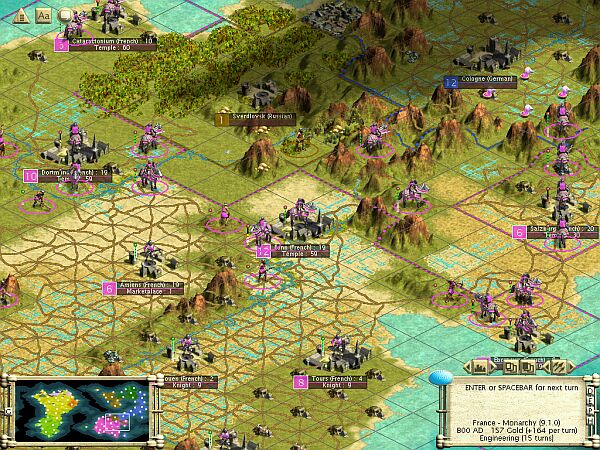Image resolution: width=600 pixels, height=450 pixels.
Task: Open research via the Engineering (15 turns) line
Action: (x=517, y=436)
